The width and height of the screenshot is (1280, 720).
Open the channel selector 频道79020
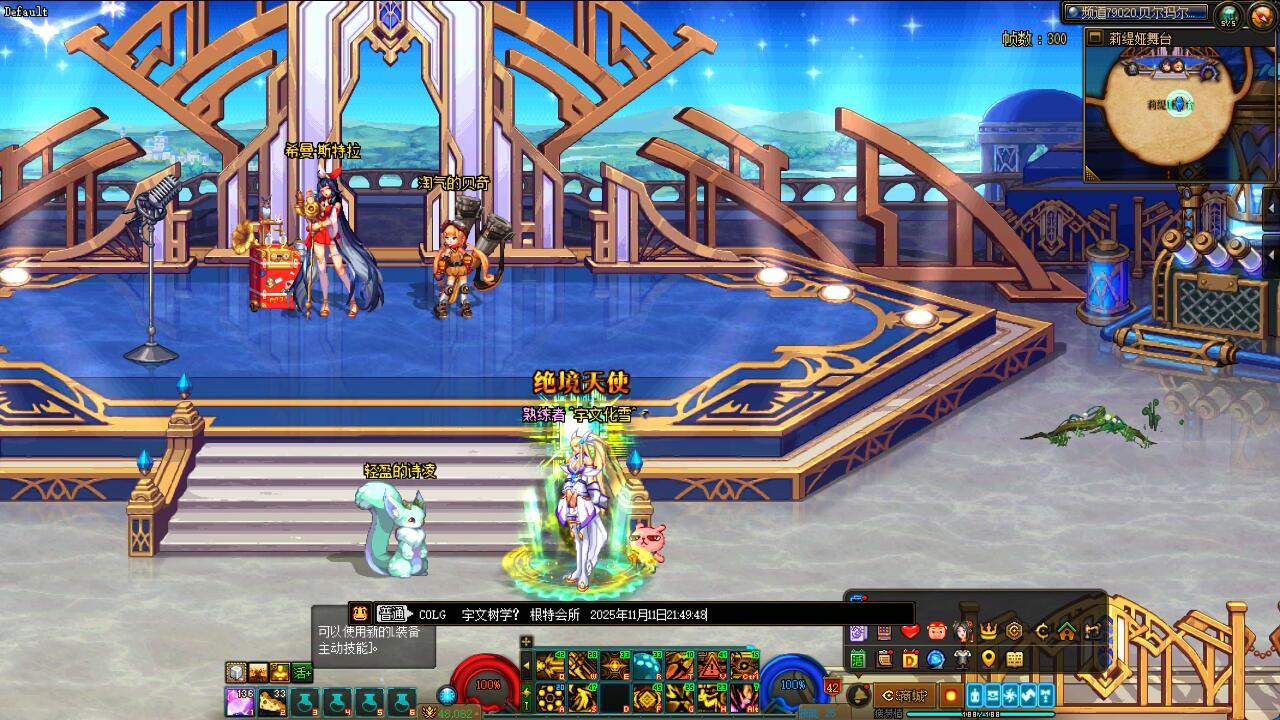(x=1135, y=13)
